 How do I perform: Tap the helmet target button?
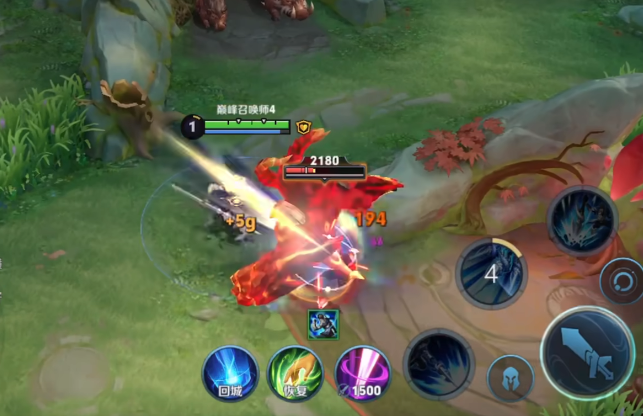510,381
